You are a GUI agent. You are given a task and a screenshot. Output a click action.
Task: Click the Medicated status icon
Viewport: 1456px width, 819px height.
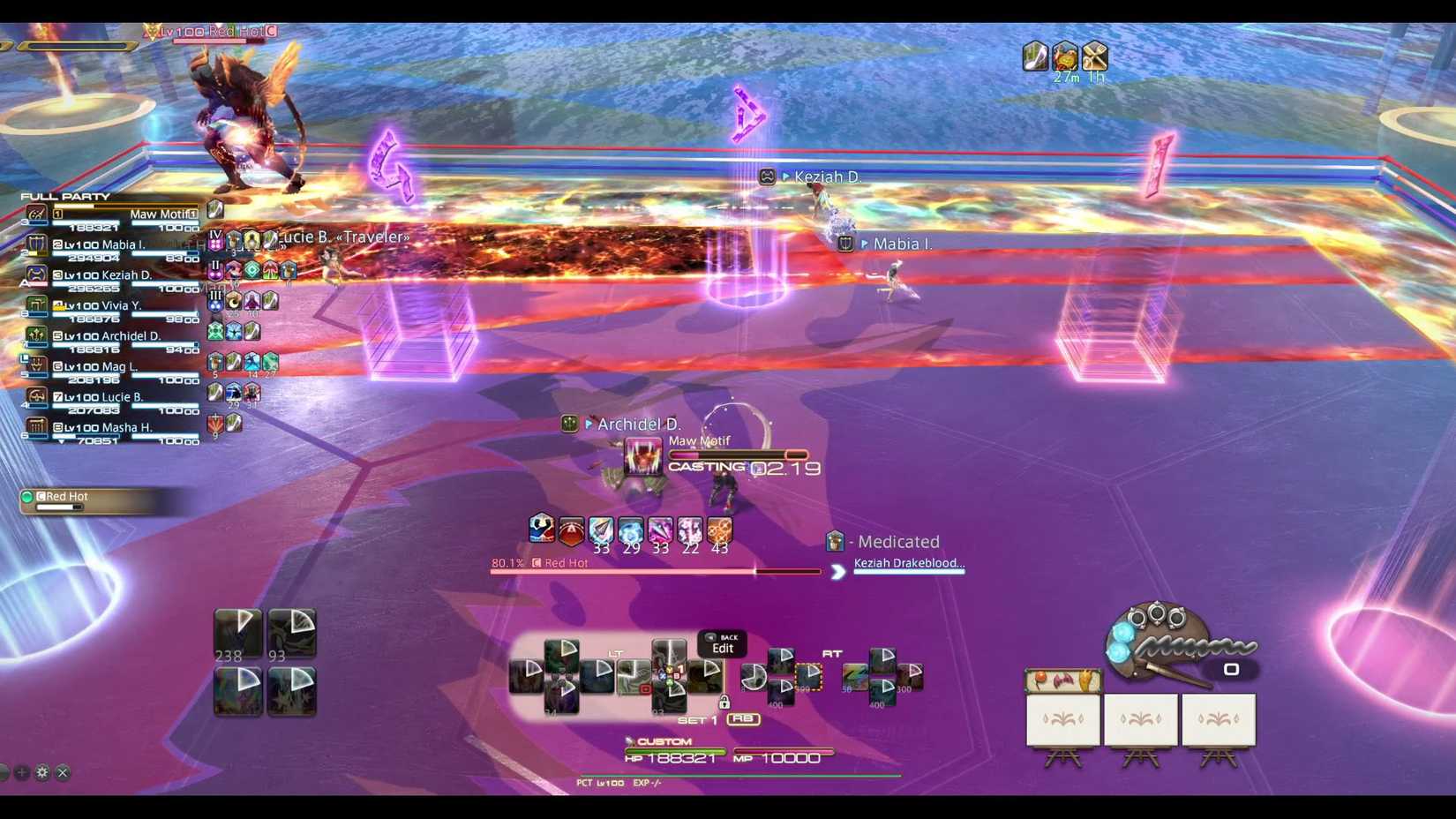pos(835,541)
